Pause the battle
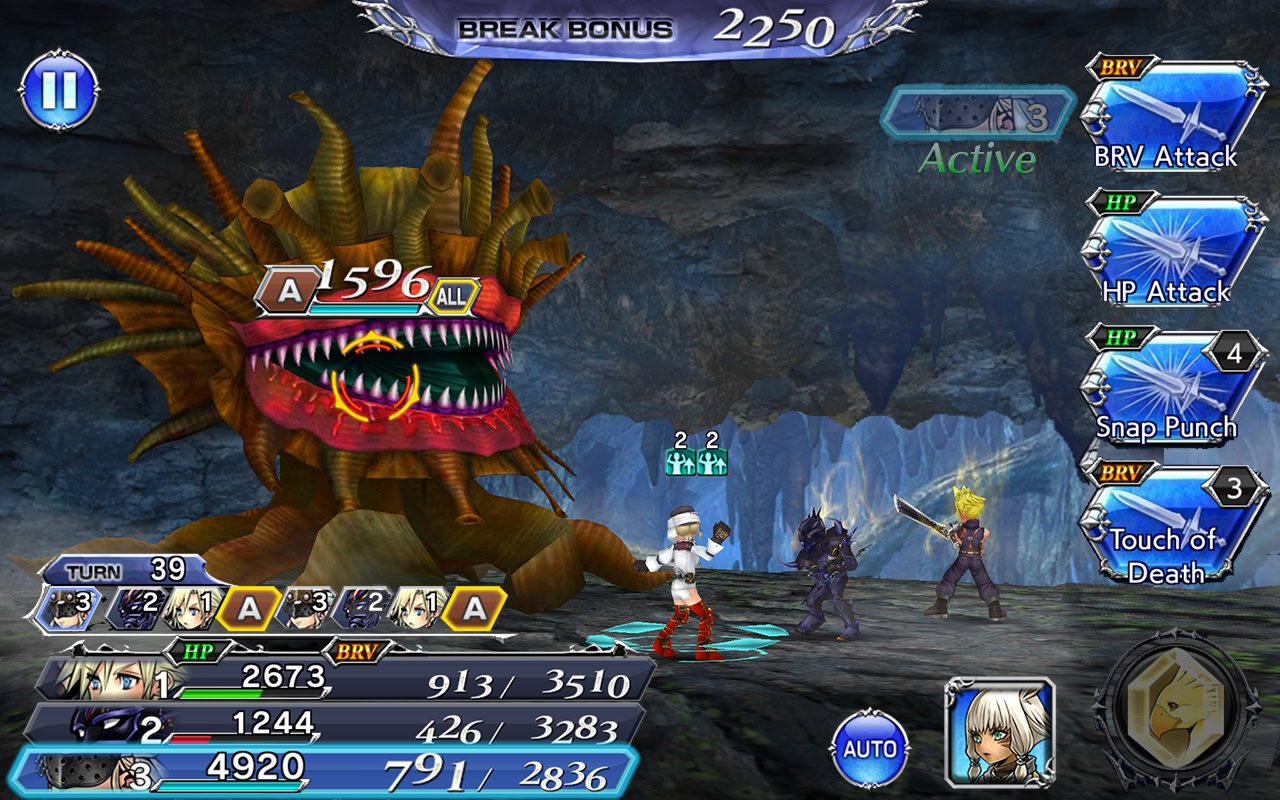This screenshot has height=800, width=1280. 58,91
